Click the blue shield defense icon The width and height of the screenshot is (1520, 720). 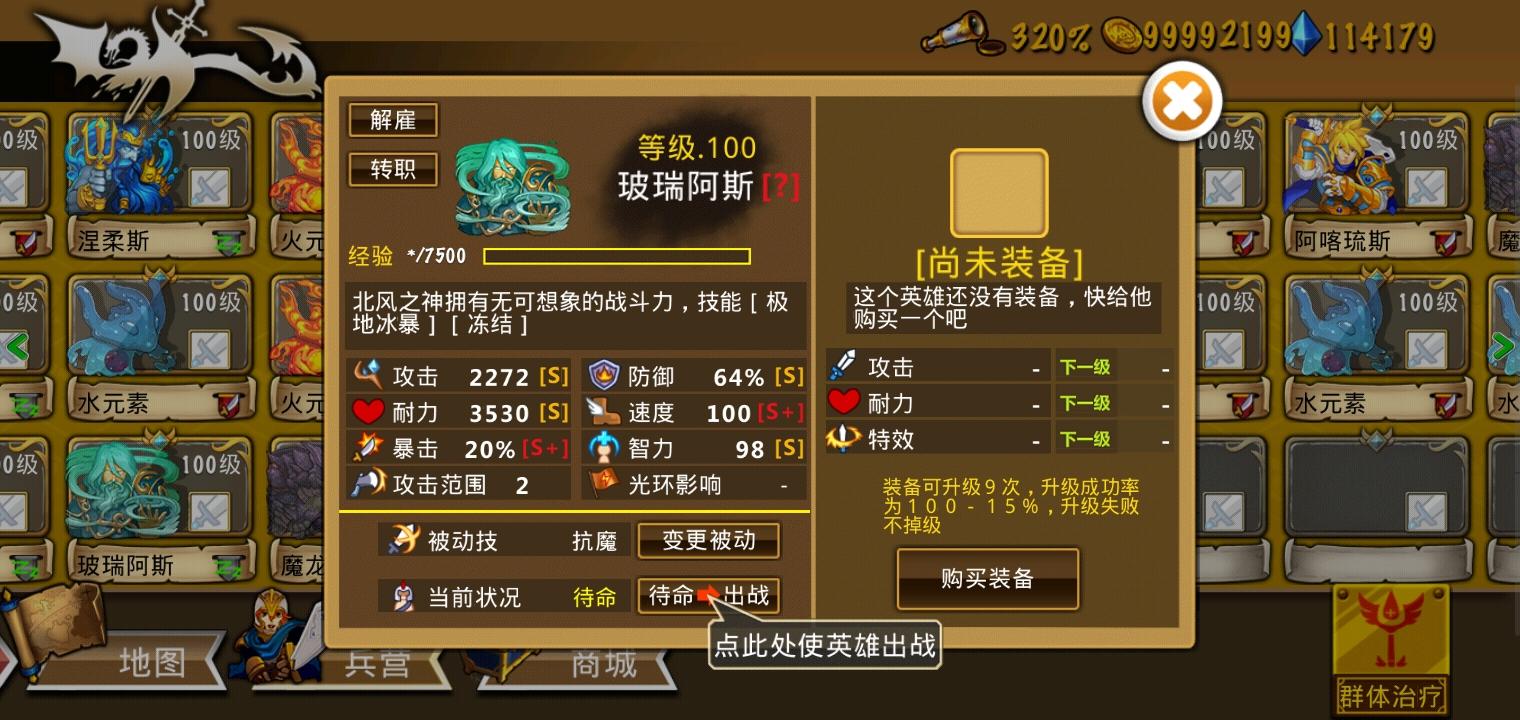click(x=605, y=375)
